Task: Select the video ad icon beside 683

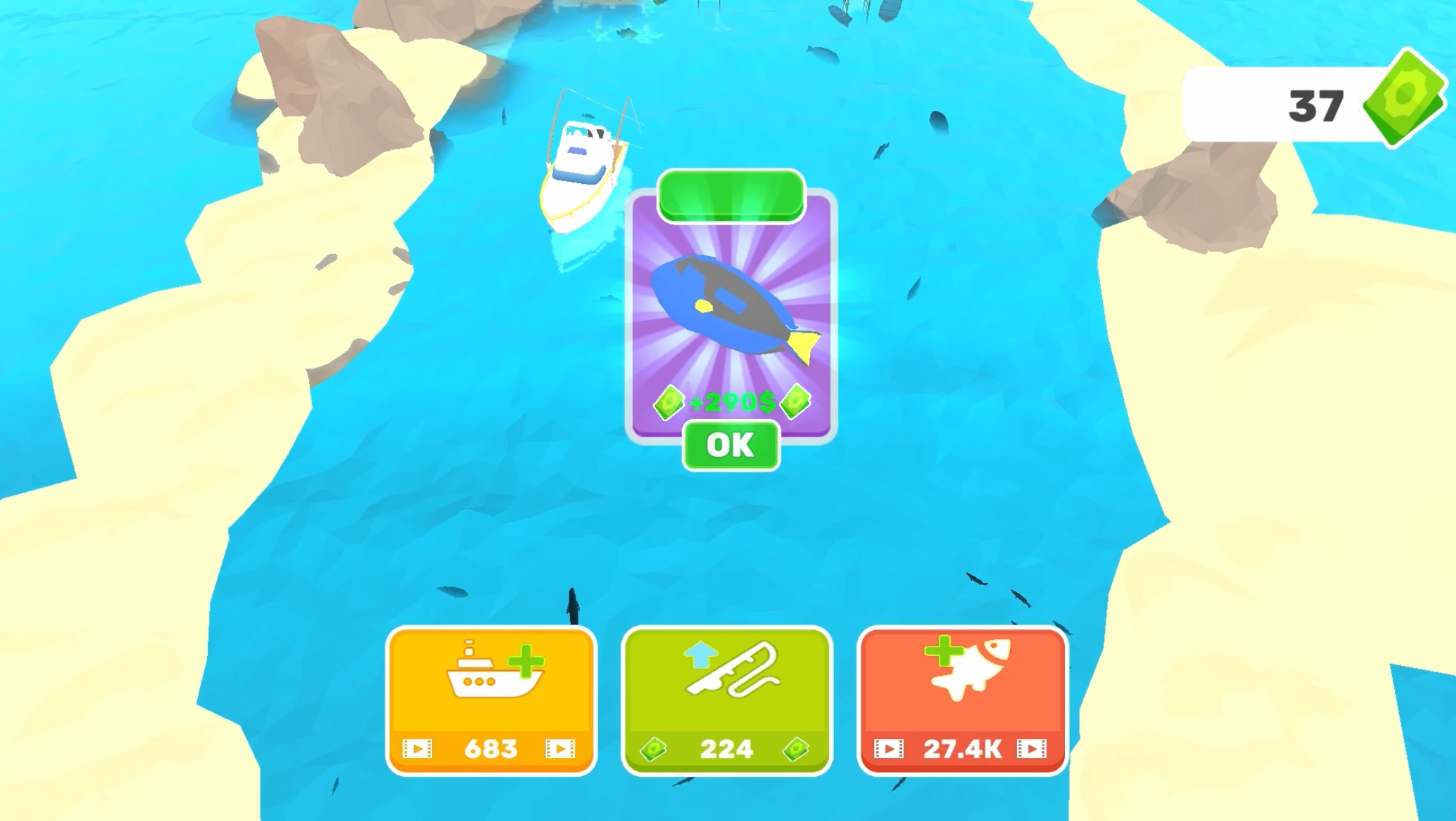Action: (419, 749)
